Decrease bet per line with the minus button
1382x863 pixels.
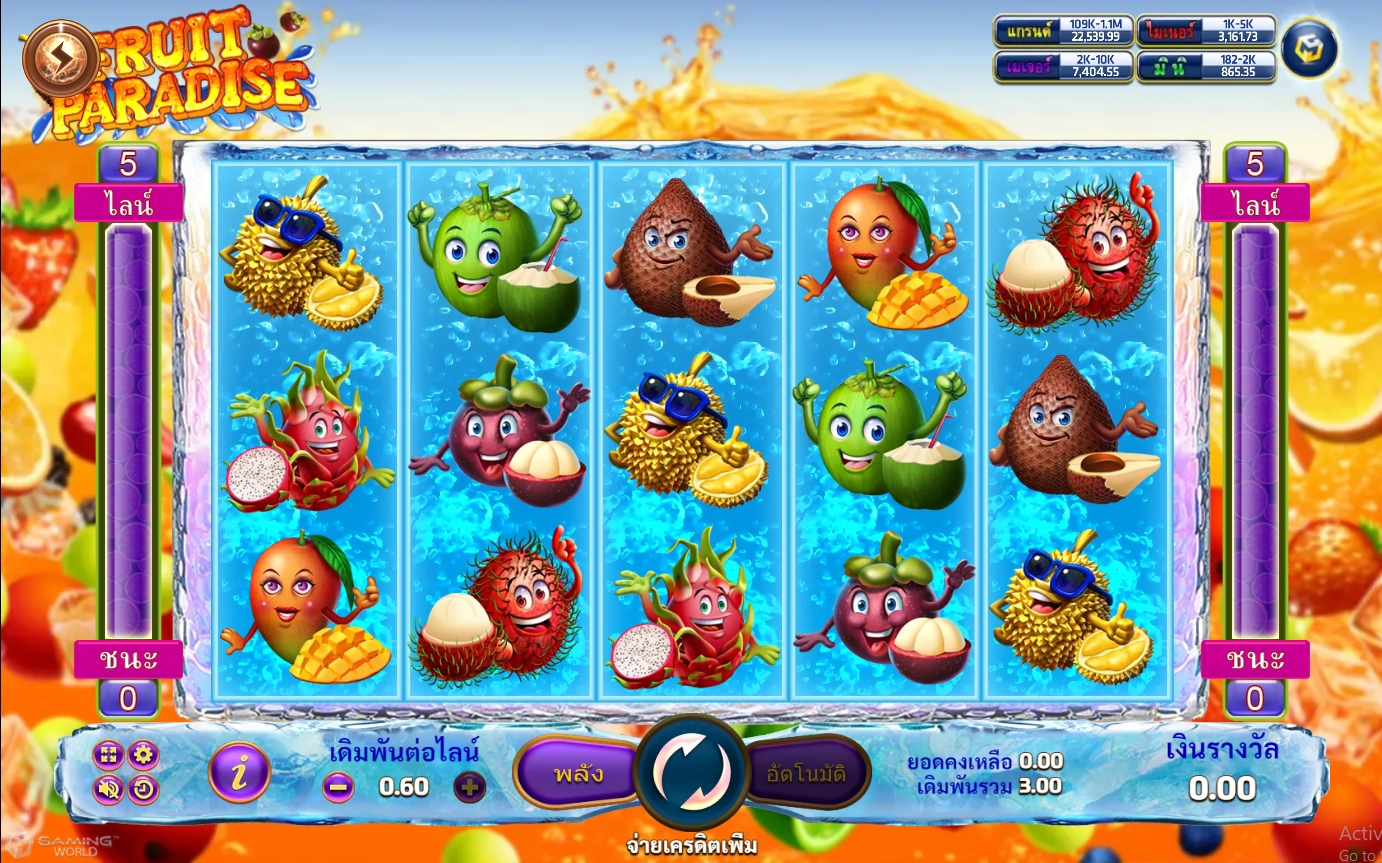(x=338, y=787)
